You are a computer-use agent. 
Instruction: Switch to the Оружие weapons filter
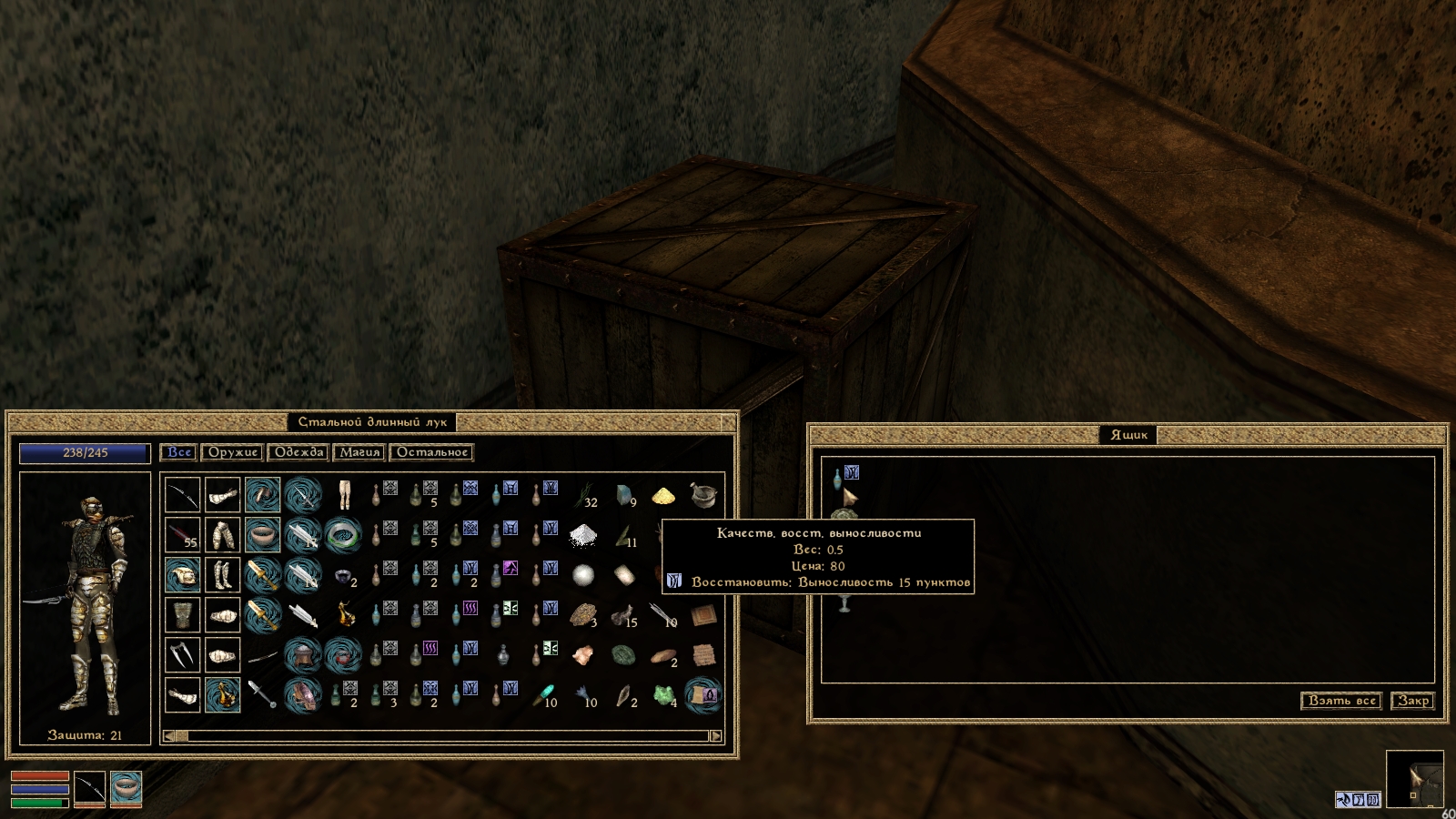coord(233,452)
